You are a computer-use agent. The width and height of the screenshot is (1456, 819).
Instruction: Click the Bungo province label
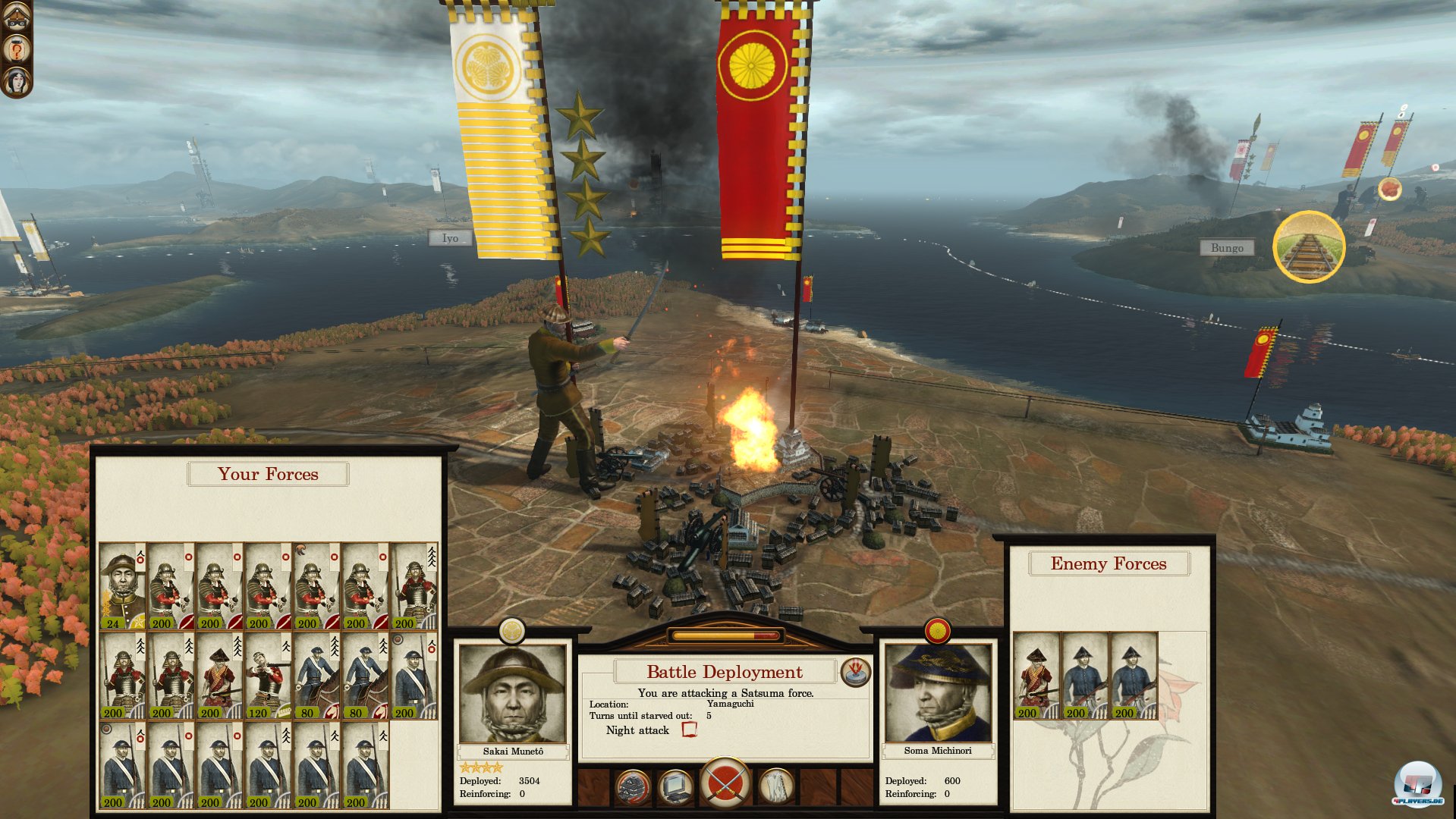click(1226, 248)
